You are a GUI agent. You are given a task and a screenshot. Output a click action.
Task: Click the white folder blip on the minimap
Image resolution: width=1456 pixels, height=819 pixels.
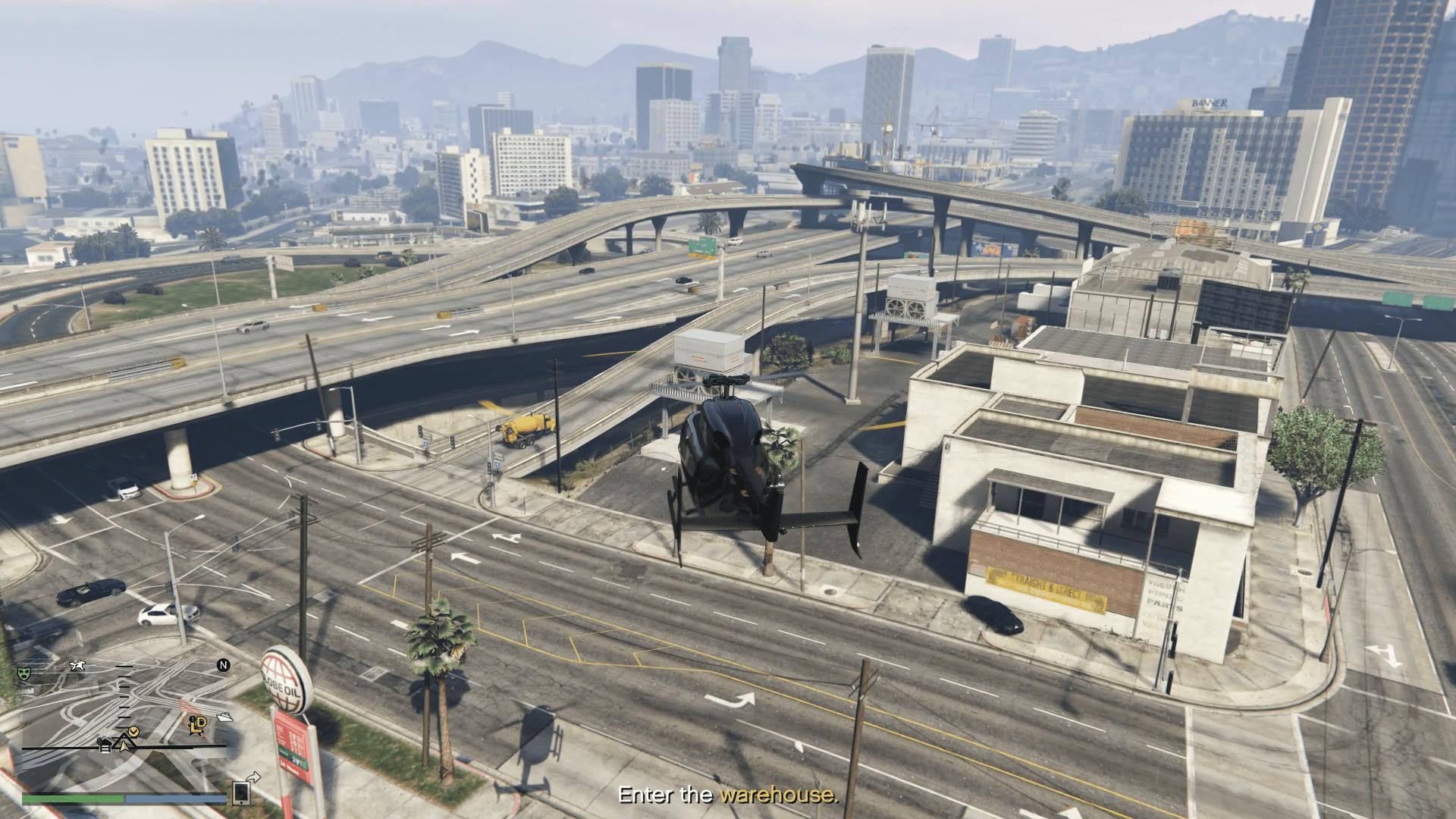(x=225, y=716)
